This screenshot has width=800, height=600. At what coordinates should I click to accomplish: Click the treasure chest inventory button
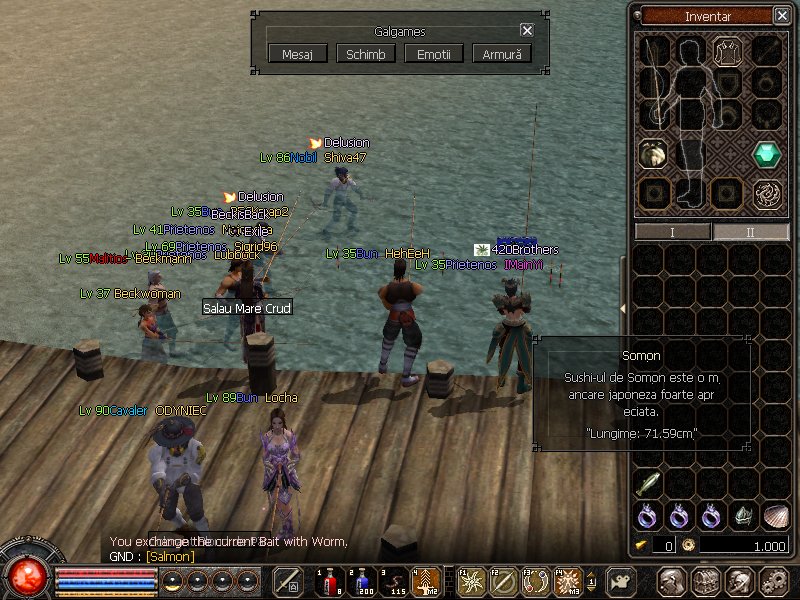705,581
